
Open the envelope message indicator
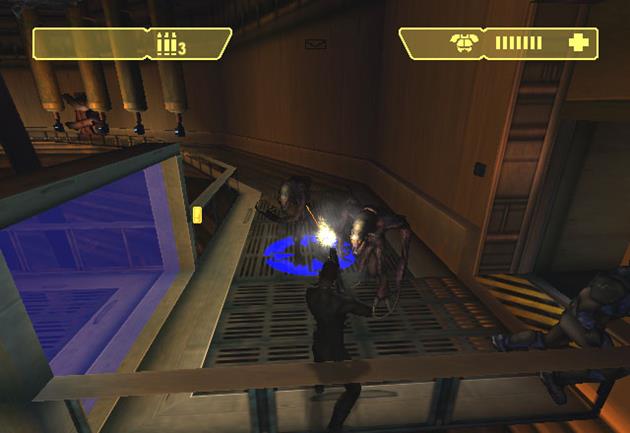316,44
